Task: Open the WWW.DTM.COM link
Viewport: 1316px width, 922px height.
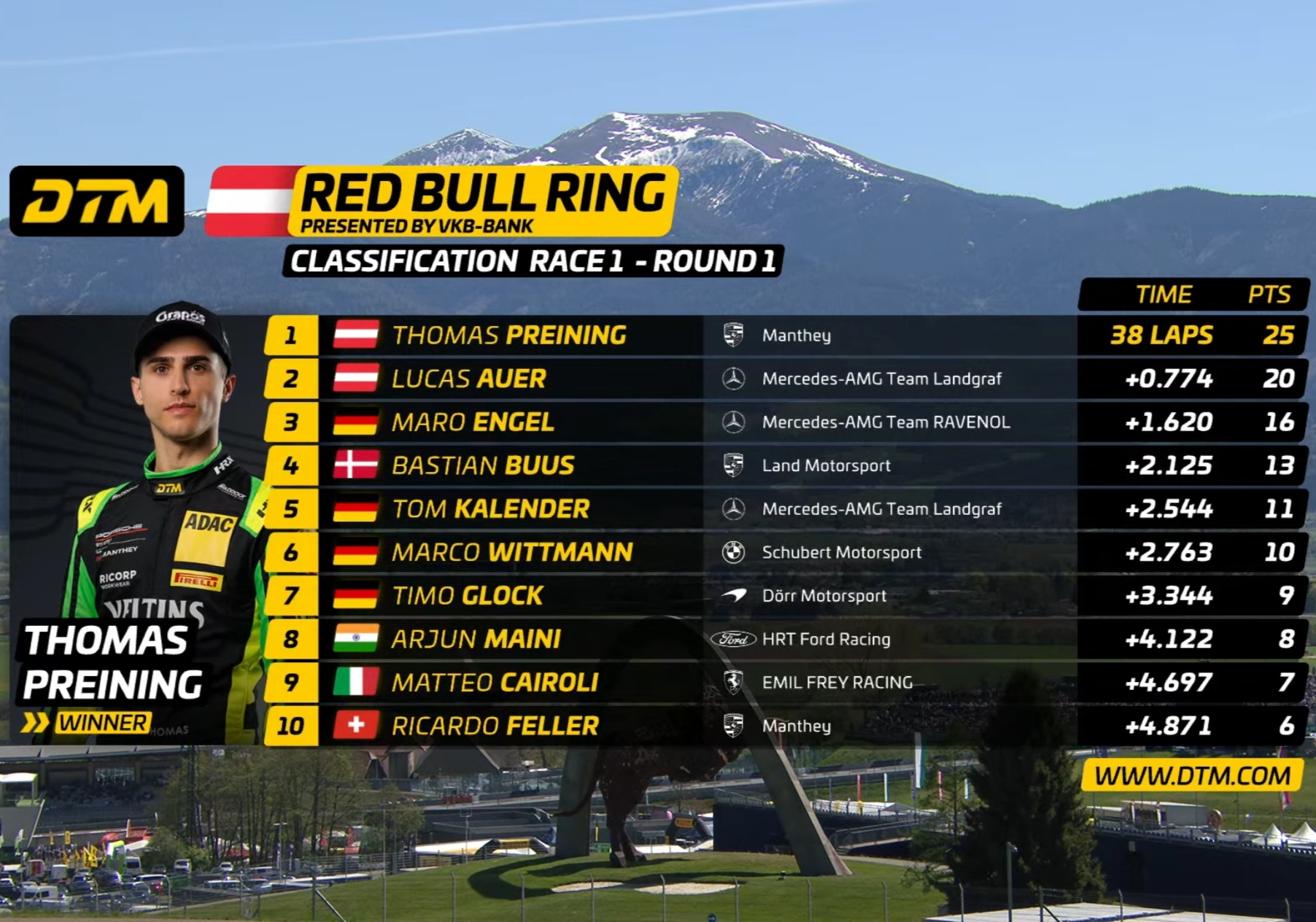Action: tap(1192, 775)
